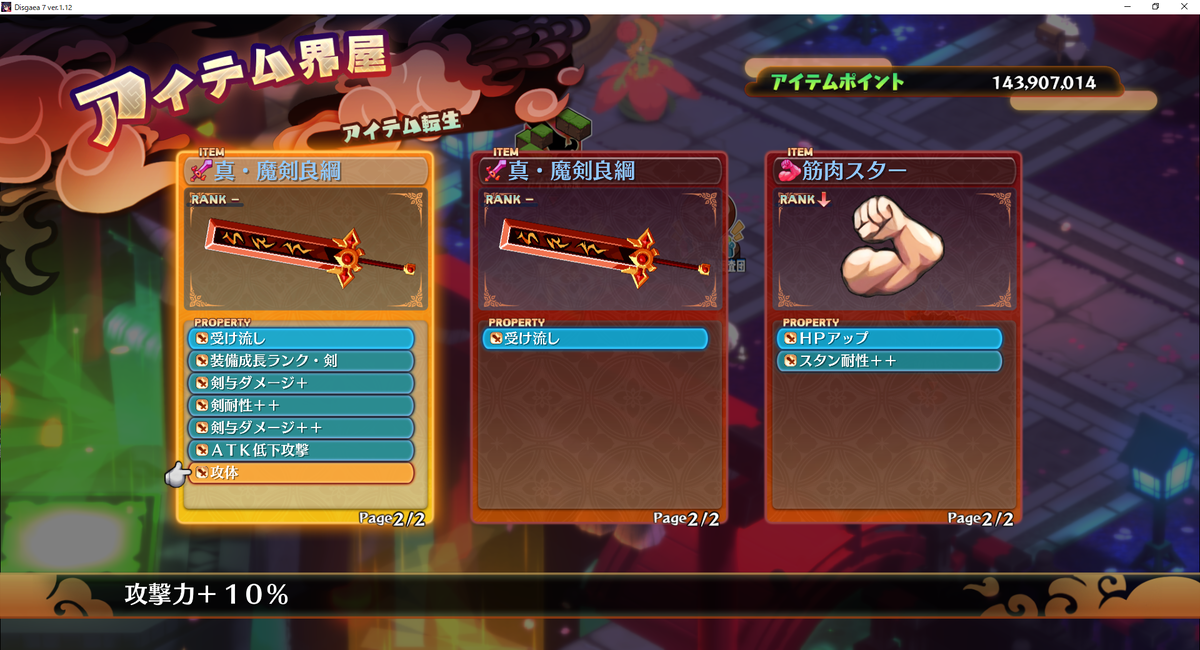Click the flexing muscle arm item image
1200x650 pixels.
click(892, 245)
